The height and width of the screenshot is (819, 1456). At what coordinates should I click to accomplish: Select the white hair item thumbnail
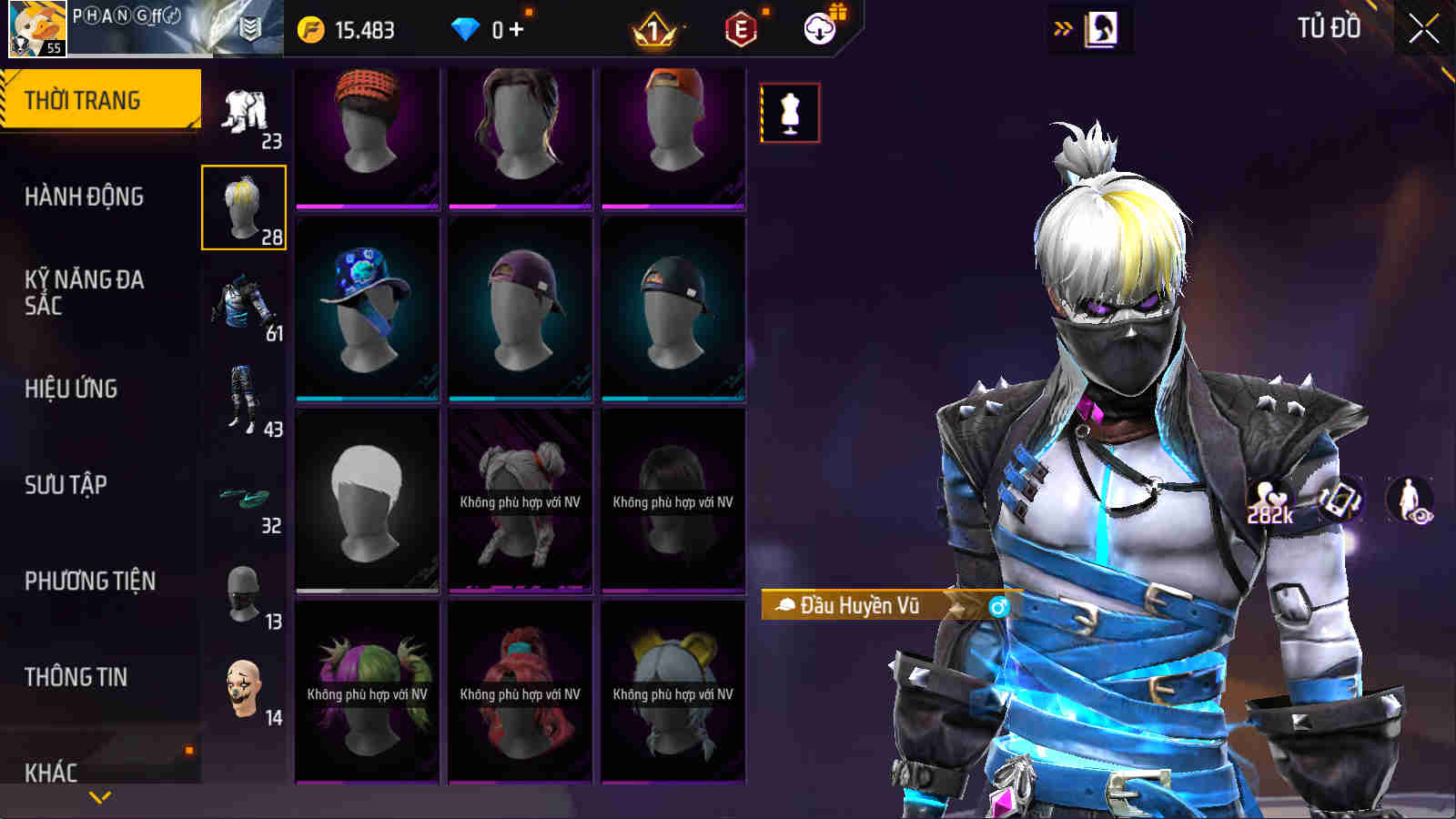366,499
